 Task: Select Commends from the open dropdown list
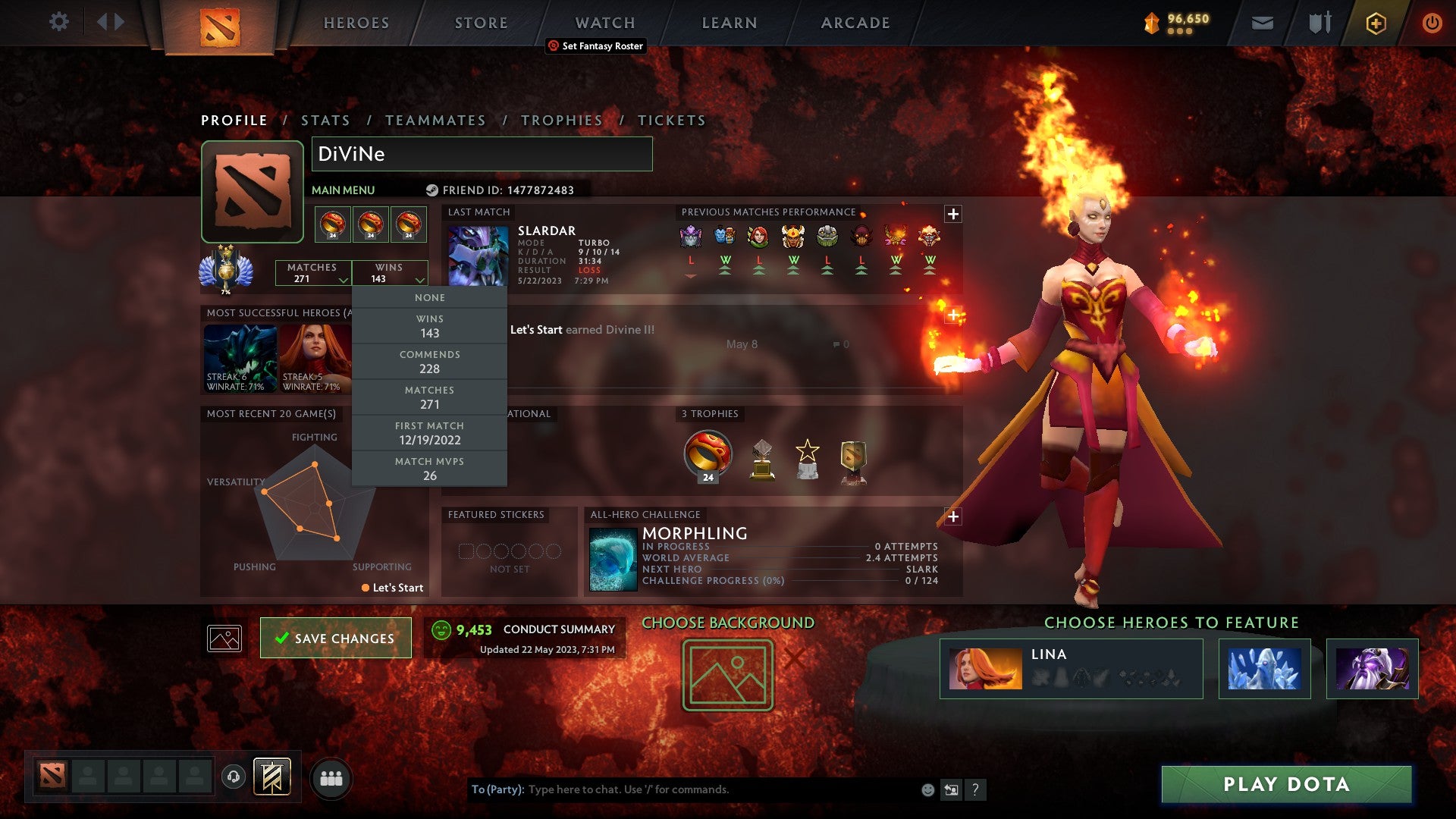coord(429,362)
